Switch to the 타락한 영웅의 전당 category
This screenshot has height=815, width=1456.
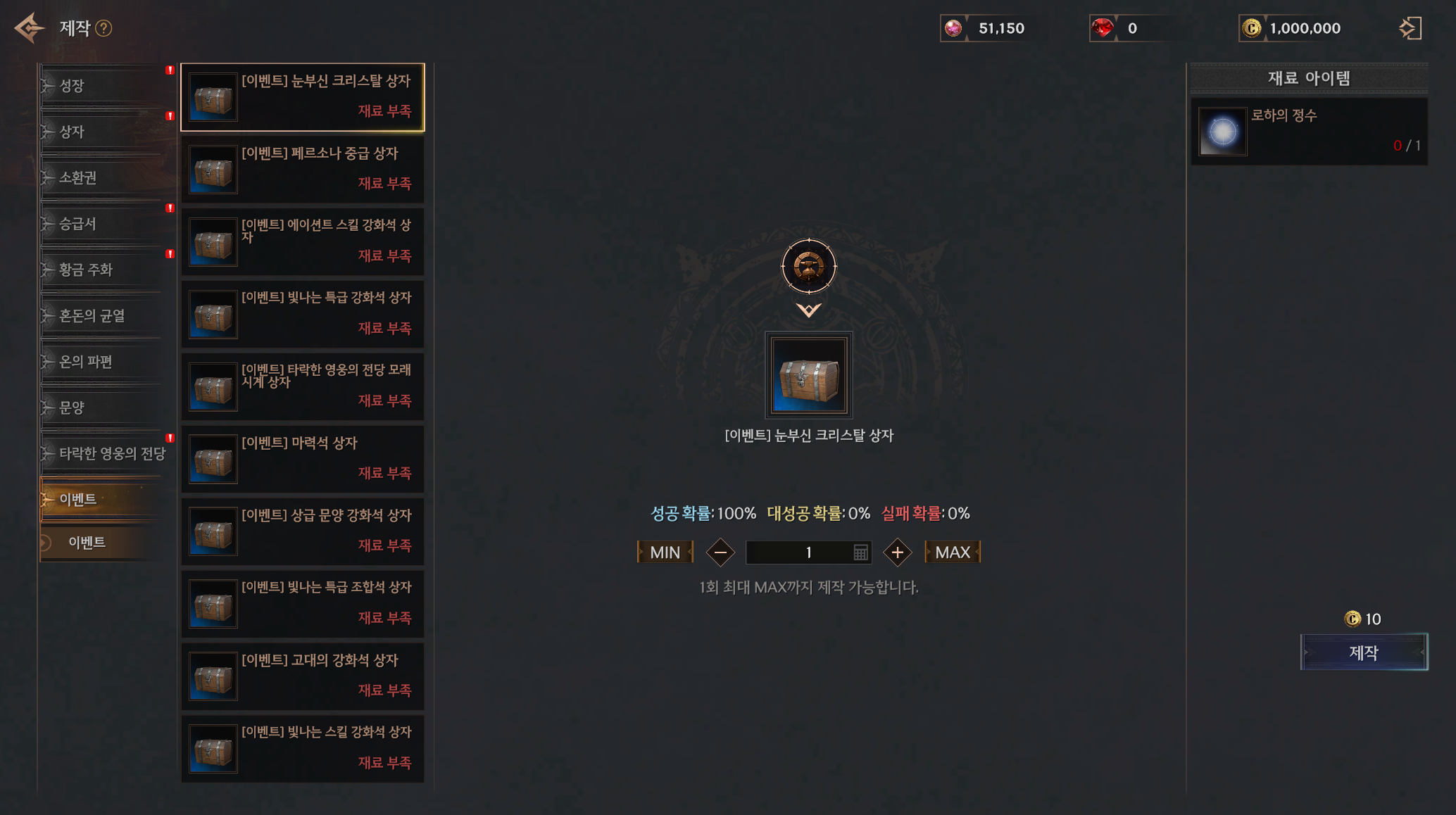tap(106, 453)
